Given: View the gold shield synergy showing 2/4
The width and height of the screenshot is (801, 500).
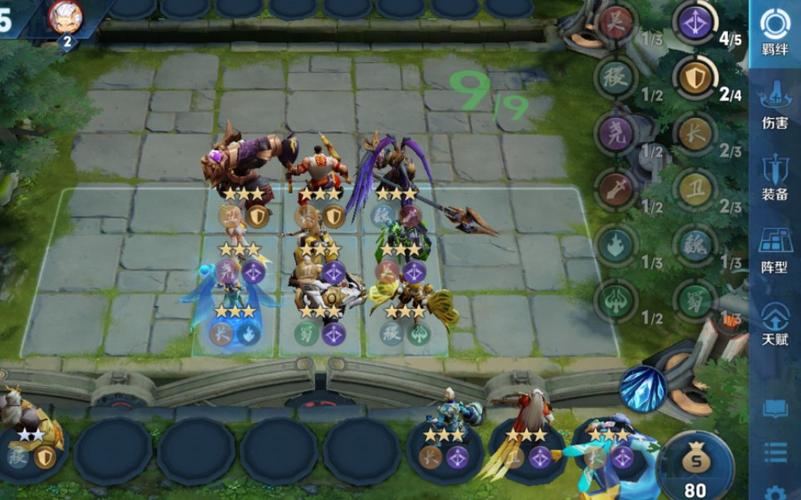Looking at the screenshot, I should [693, 77].
